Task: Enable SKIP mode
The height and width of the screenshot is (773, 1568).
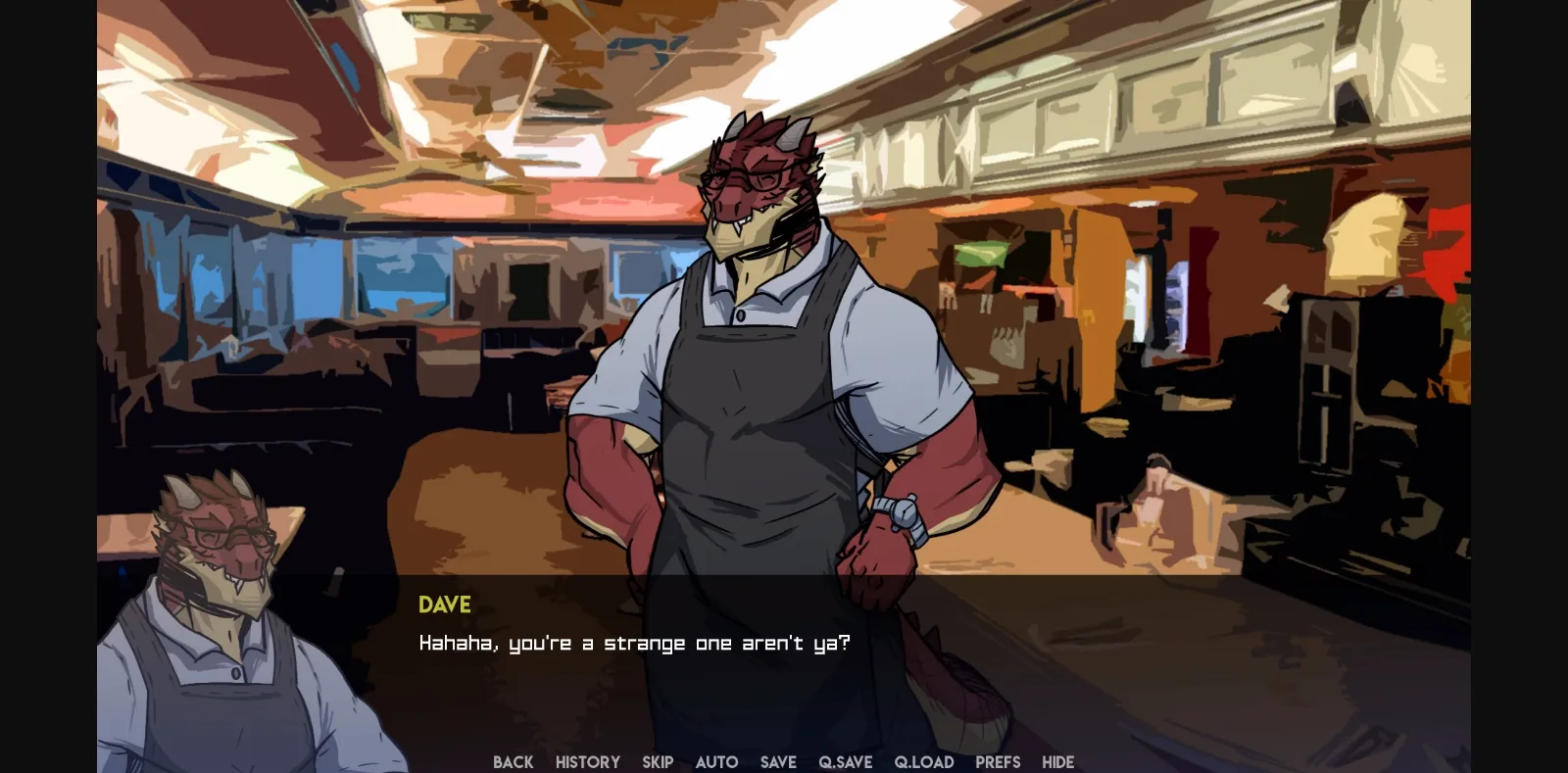Action: point(658,762)
